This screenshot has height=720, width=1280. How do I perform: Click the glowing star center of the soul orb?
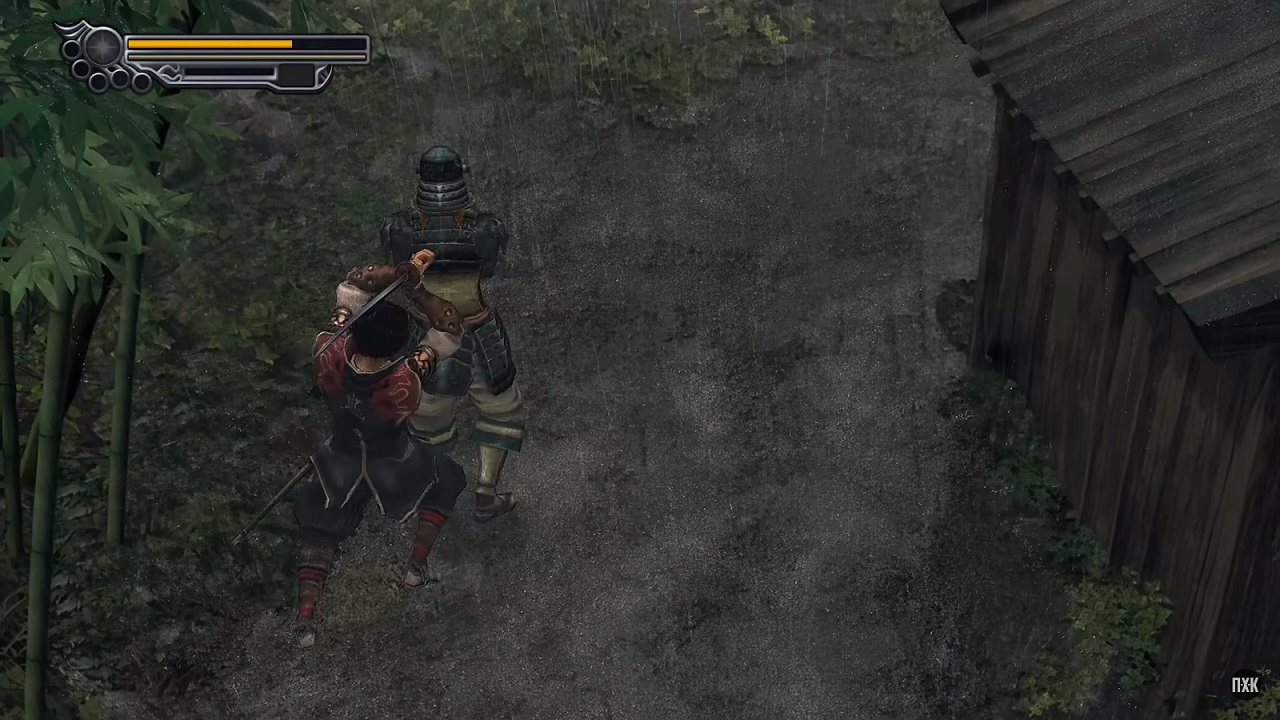[x=101, y=47]
